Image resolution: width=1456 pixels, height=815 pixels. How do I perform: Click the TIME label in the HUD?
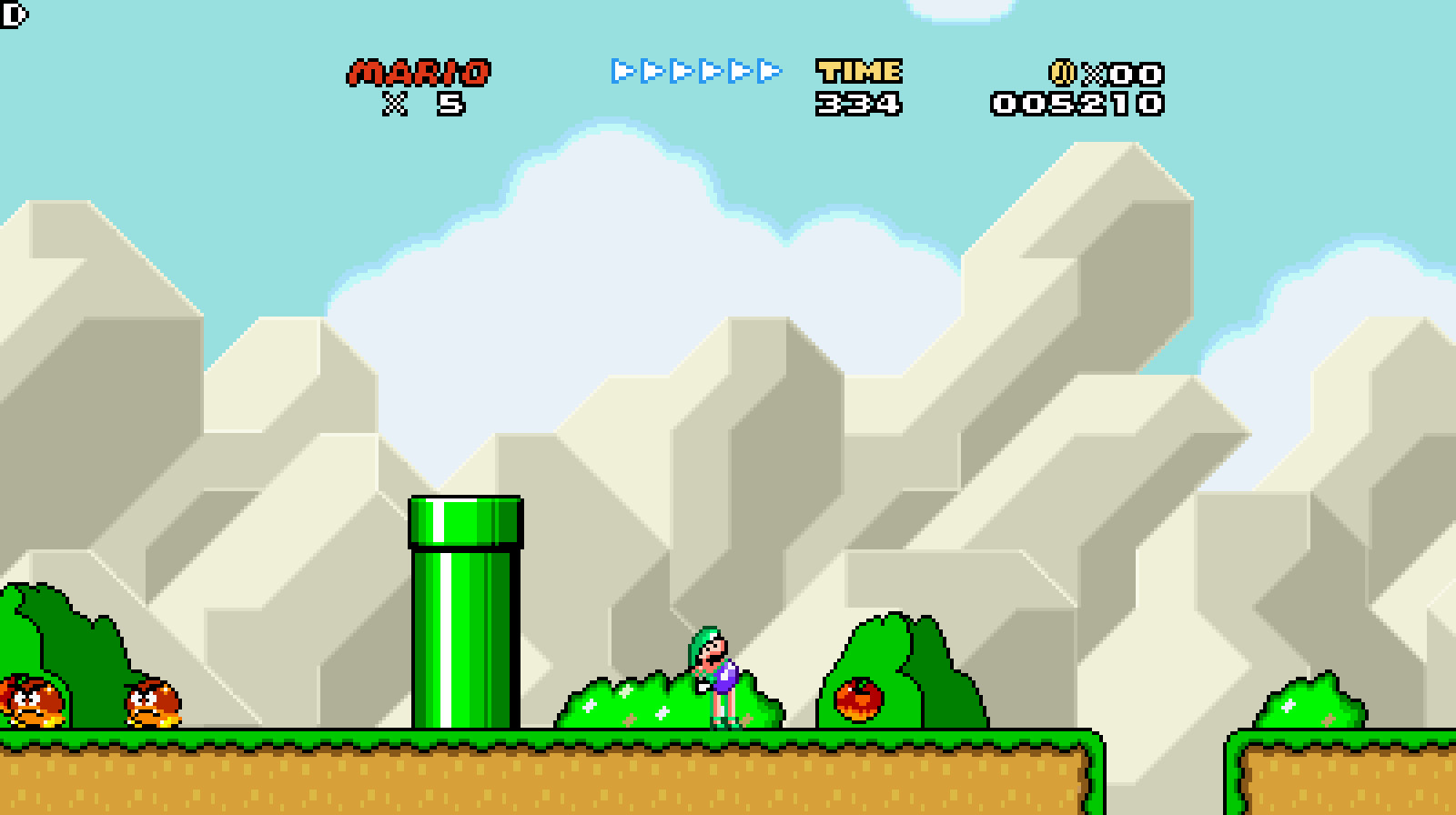click(x=858, y=71)
